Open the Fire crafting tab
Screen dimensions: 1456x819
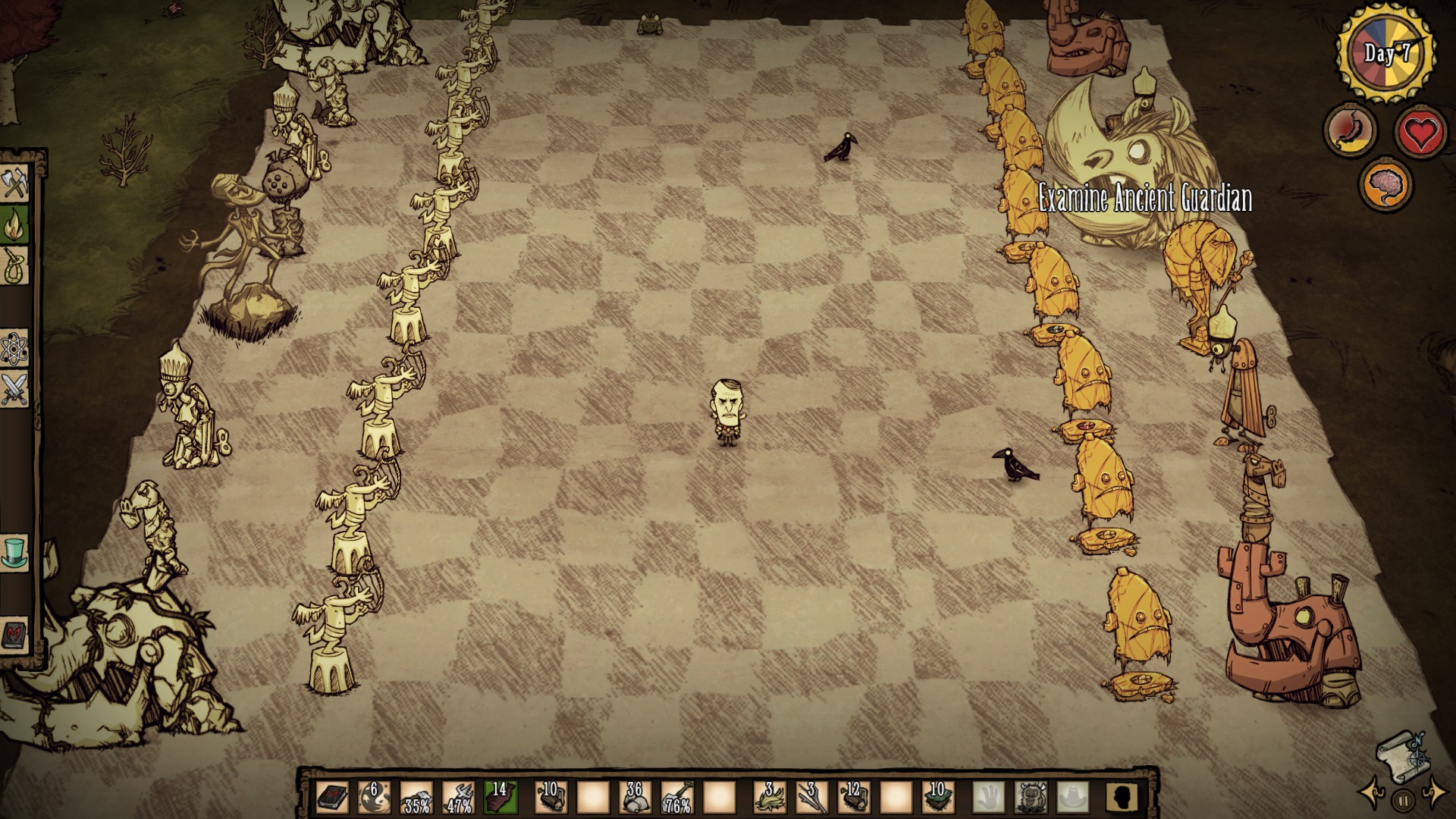pyautogui.click(x=14, y=224)
